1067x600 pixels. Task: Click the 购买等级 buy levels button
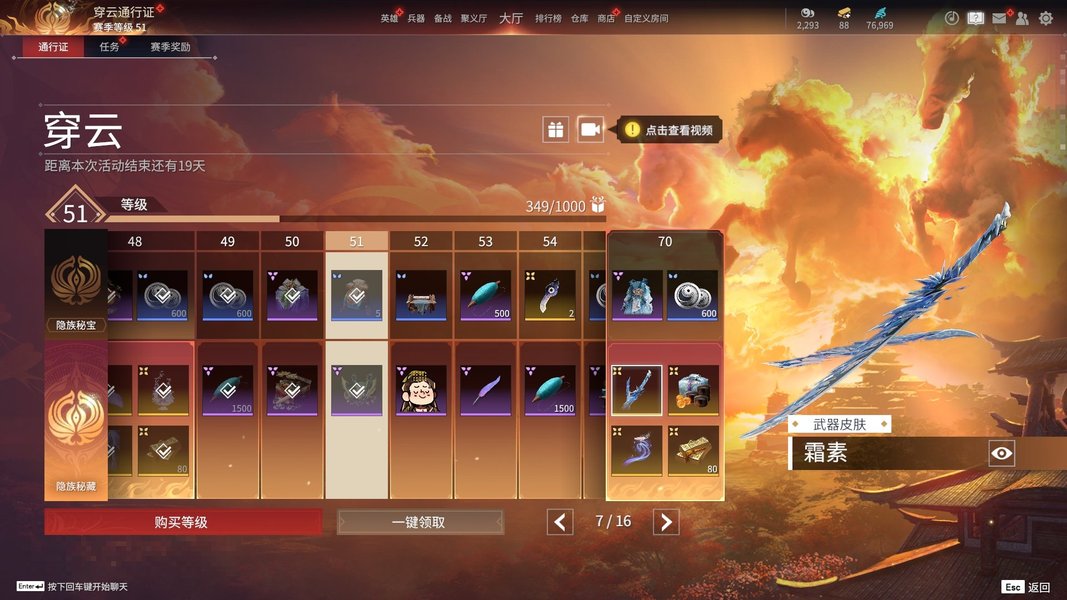182,522
